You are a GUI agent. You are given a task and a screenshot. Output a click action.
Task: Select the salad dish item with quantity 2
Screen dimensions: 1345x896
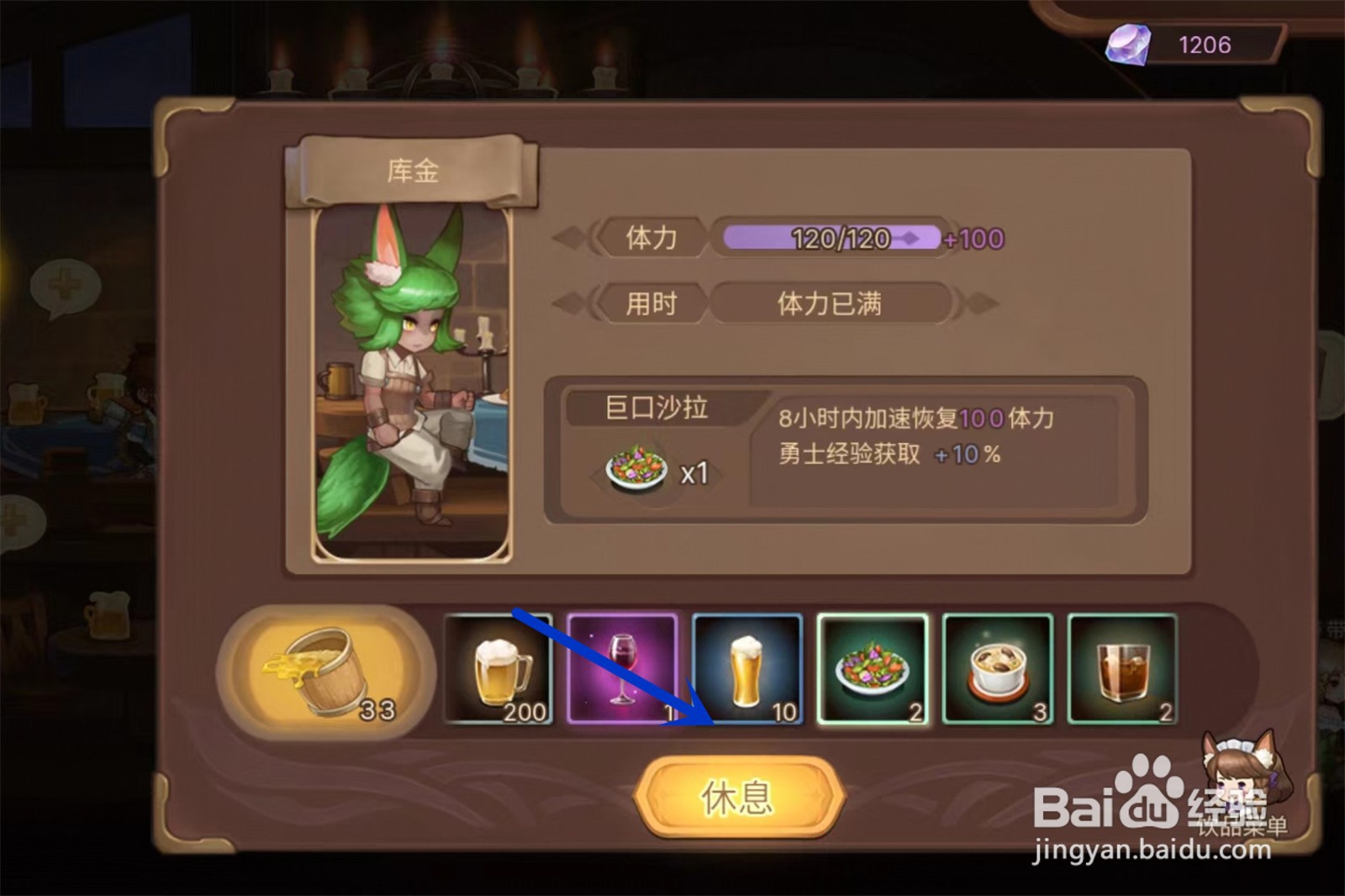coord(873,668)
